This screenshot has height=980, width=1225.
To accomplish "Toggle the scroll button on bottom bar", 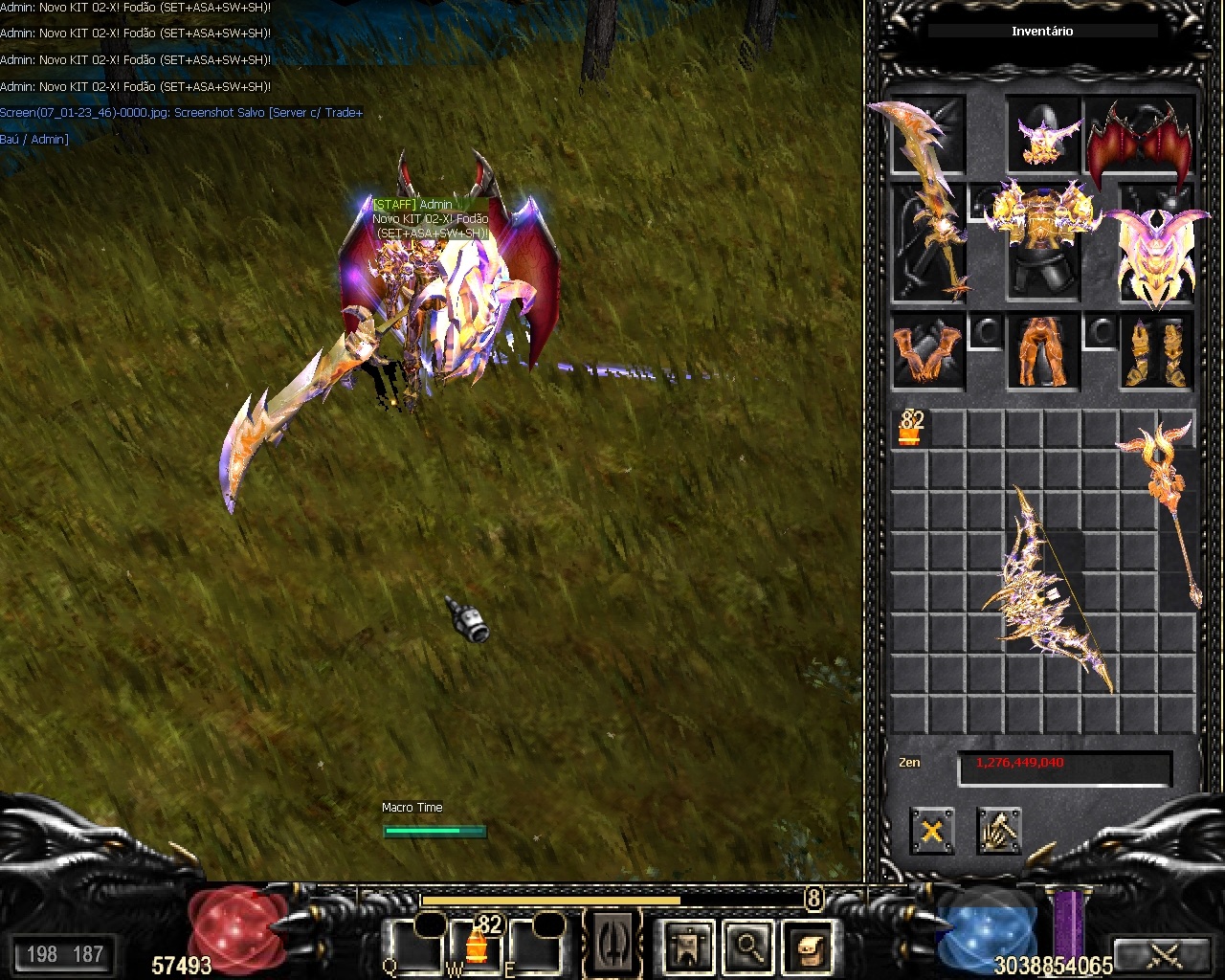I will (x=810, y=946).
